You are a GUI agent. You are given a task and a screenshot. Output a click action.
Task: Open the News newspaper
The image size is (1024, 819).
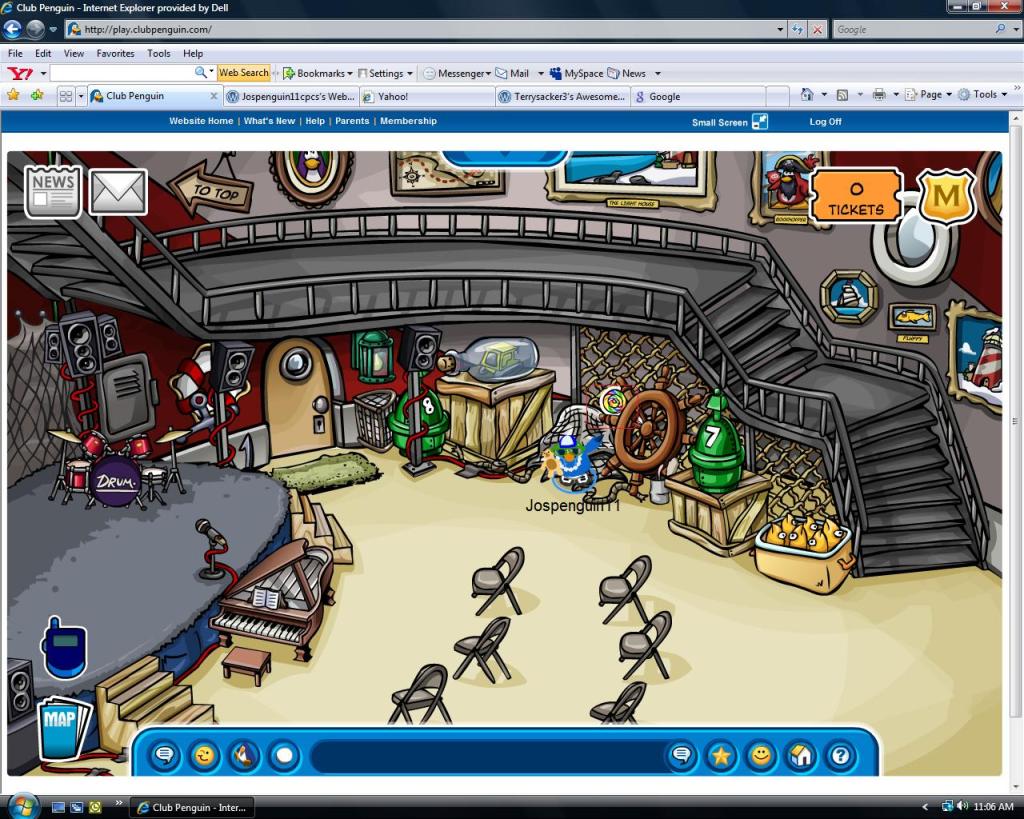(x=53, y=192)
